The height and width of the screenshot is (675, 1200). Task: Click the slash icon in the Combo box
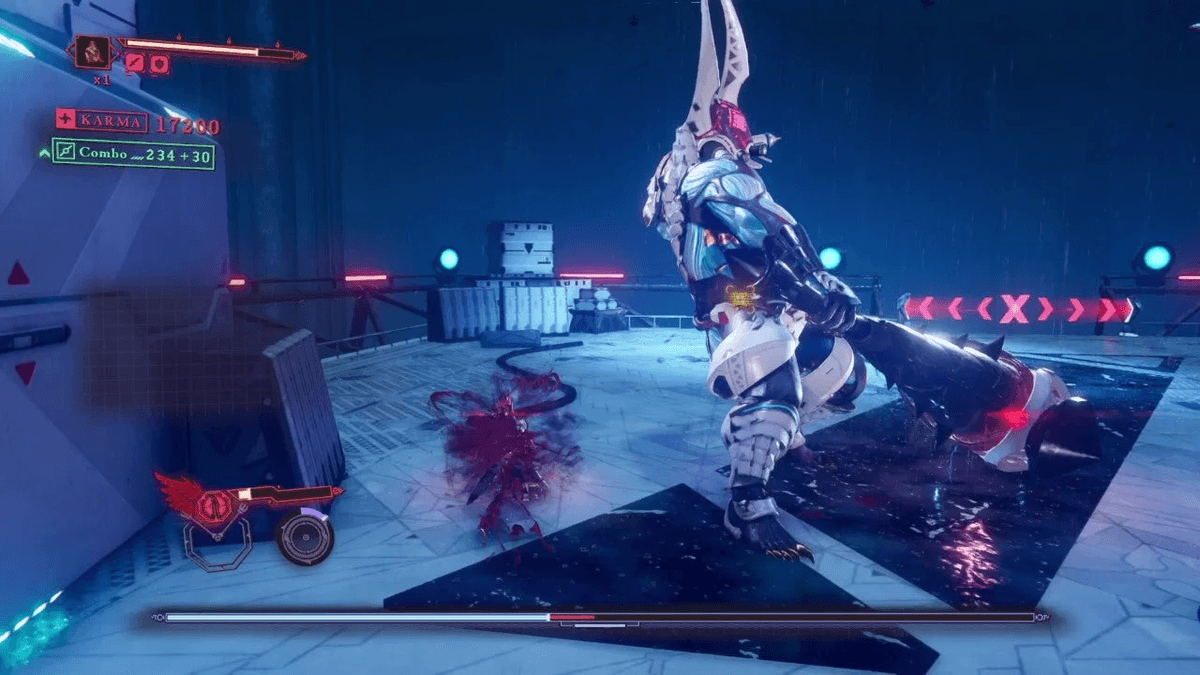click(66, 153)
